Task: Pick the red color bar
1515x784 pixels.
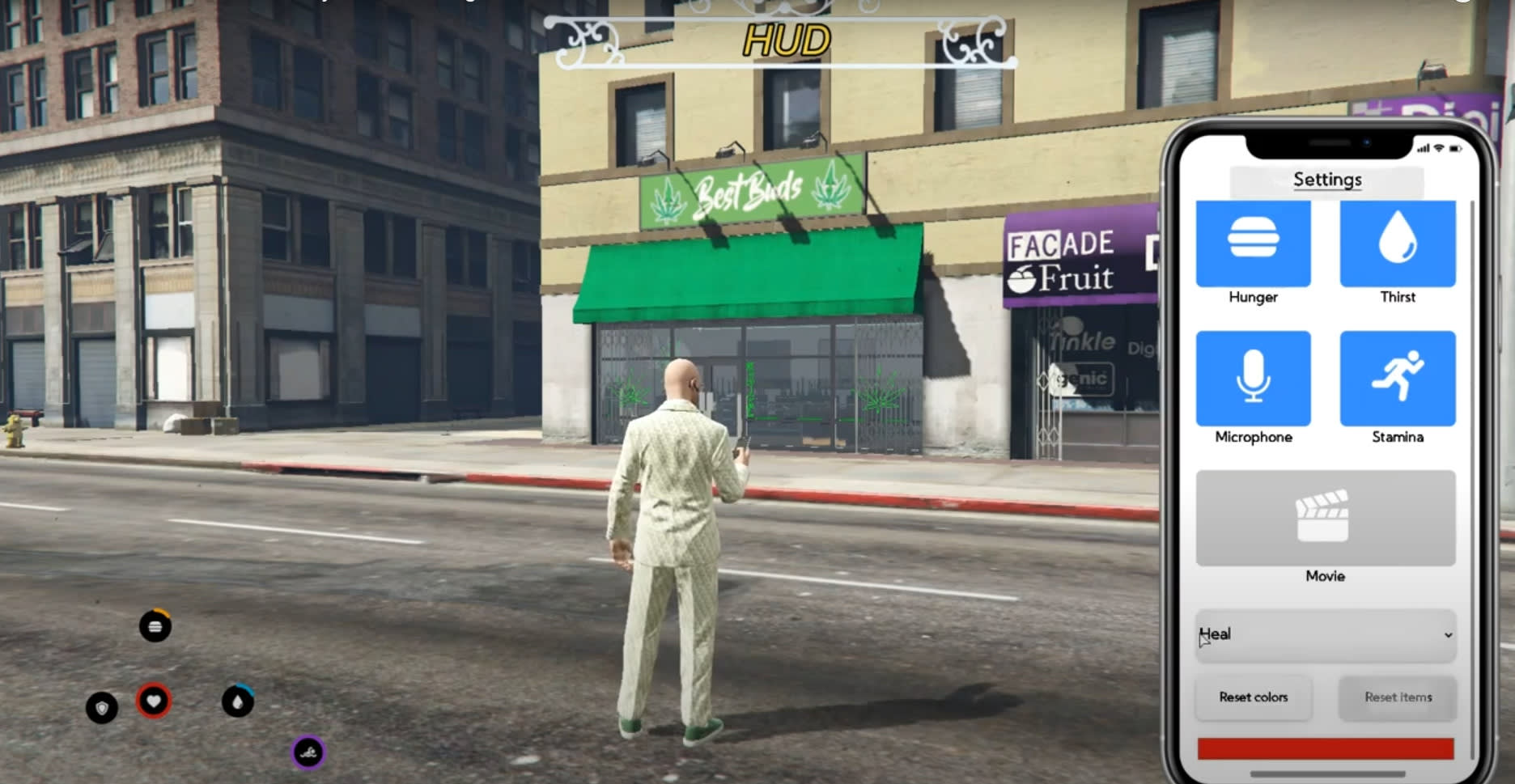Action: pos(1325,748)
